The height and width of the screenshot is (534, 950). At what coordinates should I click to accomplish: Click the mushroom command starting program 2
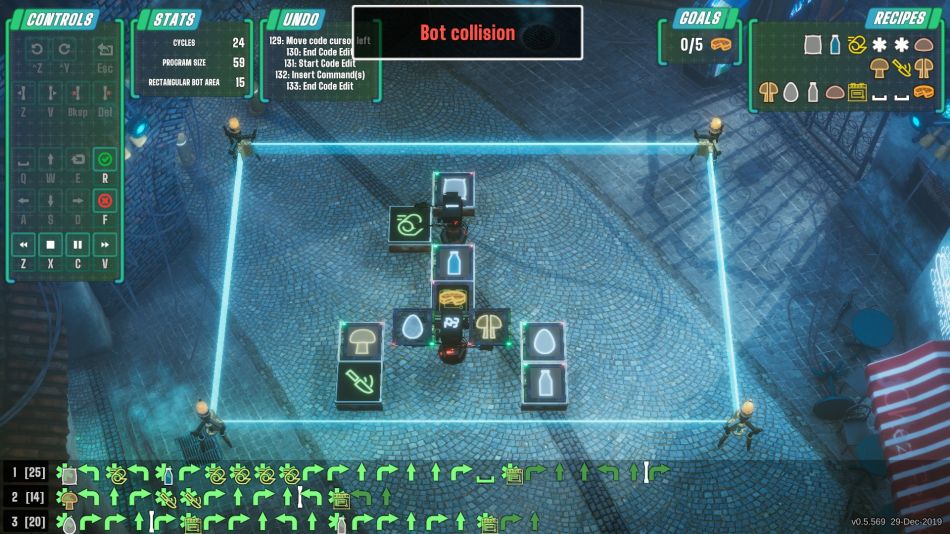pyautogui.click(x=69, y=497)
